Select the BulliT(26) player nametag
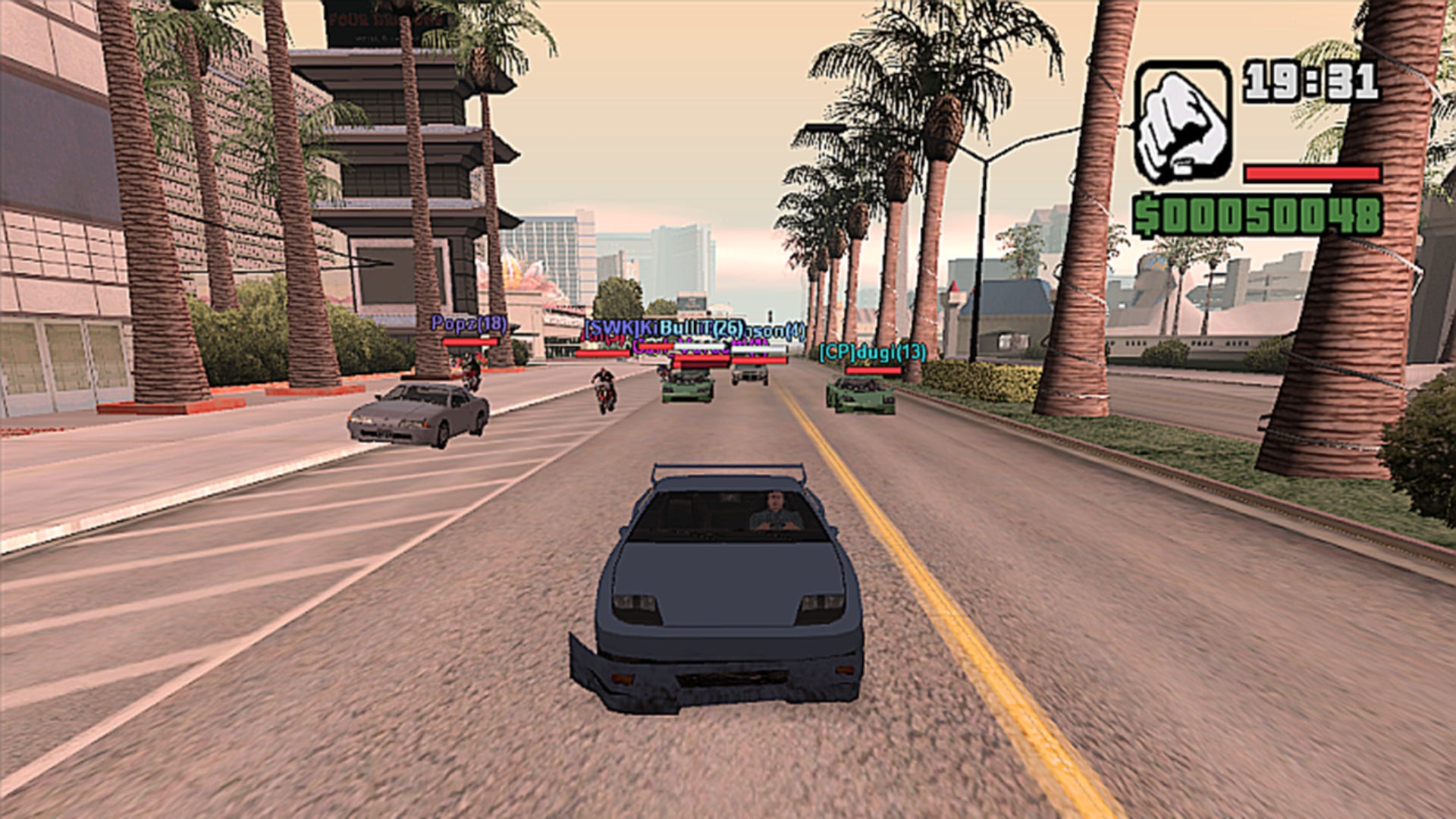The image size is (1456, 819). [x=701, y=328]
